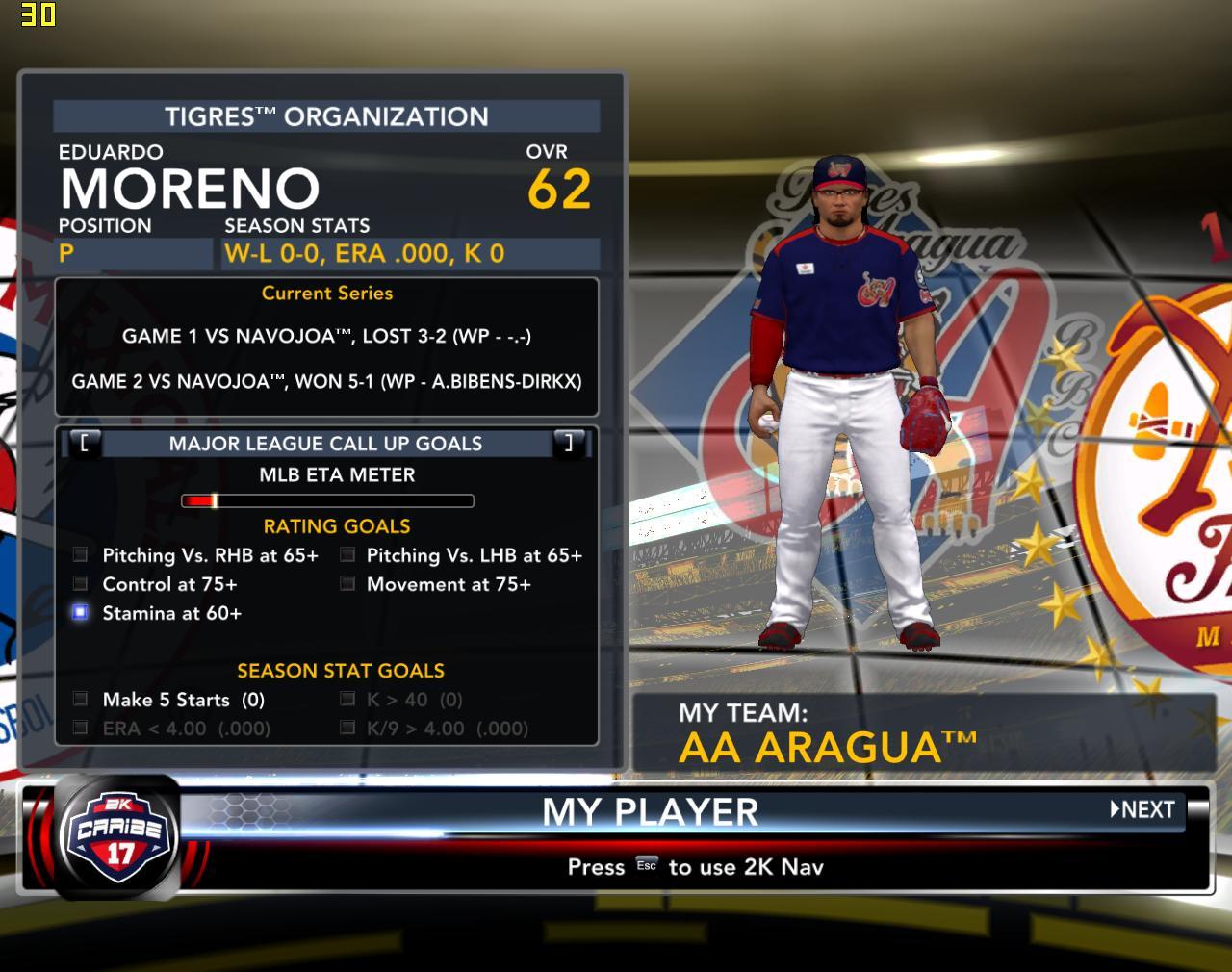The height and width of the screenshot is (972, 1232).
Task: Select the Pitching Vs. LHB at 65+ checkbox
Action: [347, 555]
